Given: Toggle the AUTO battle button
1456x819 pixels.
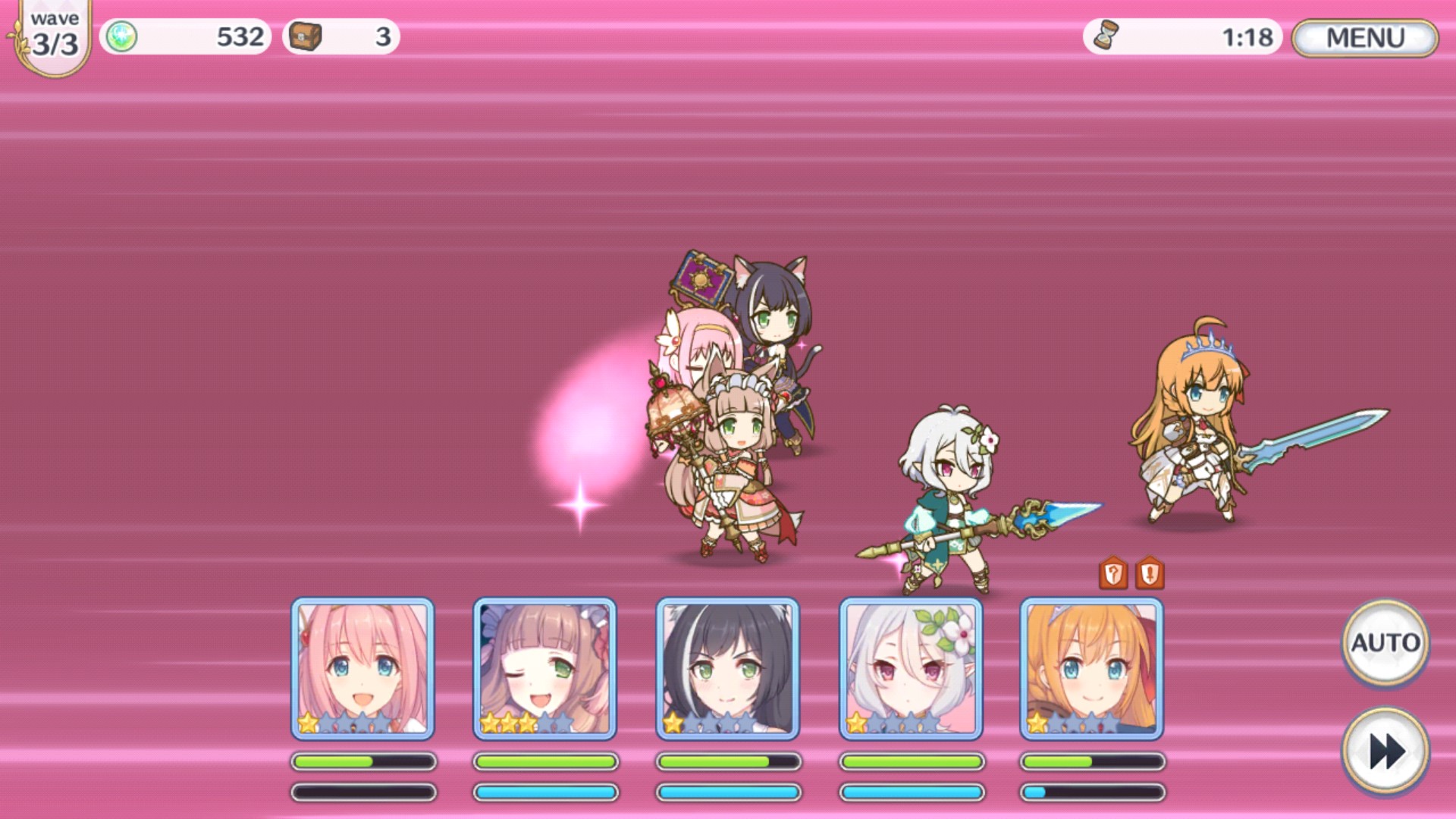Looking at the screenshot, I should point(1385,643).
